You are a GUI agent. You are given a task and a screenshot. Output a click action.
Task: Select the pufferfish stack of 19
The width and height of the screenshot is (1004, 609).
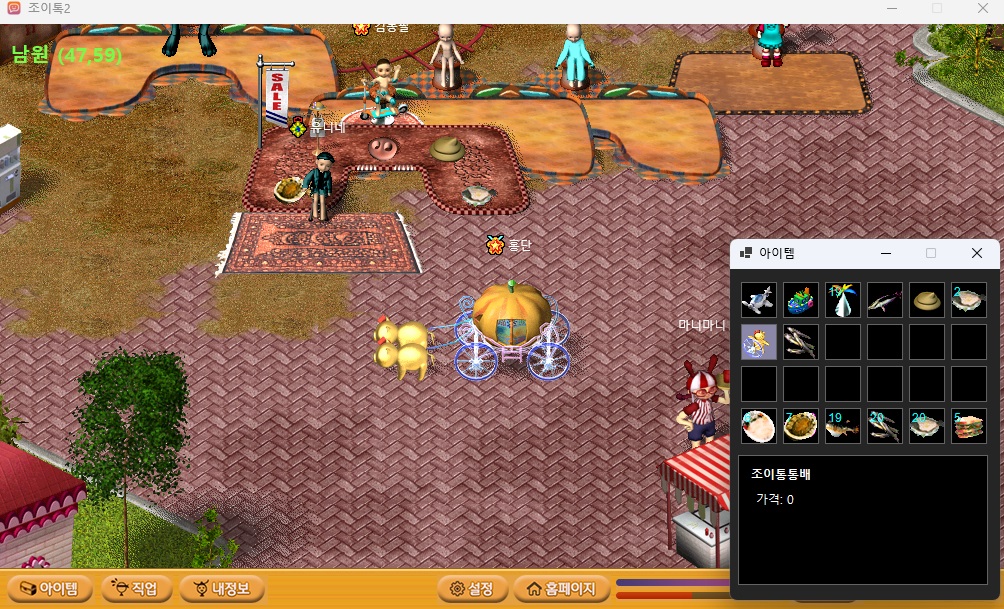(x=843, y=426)
